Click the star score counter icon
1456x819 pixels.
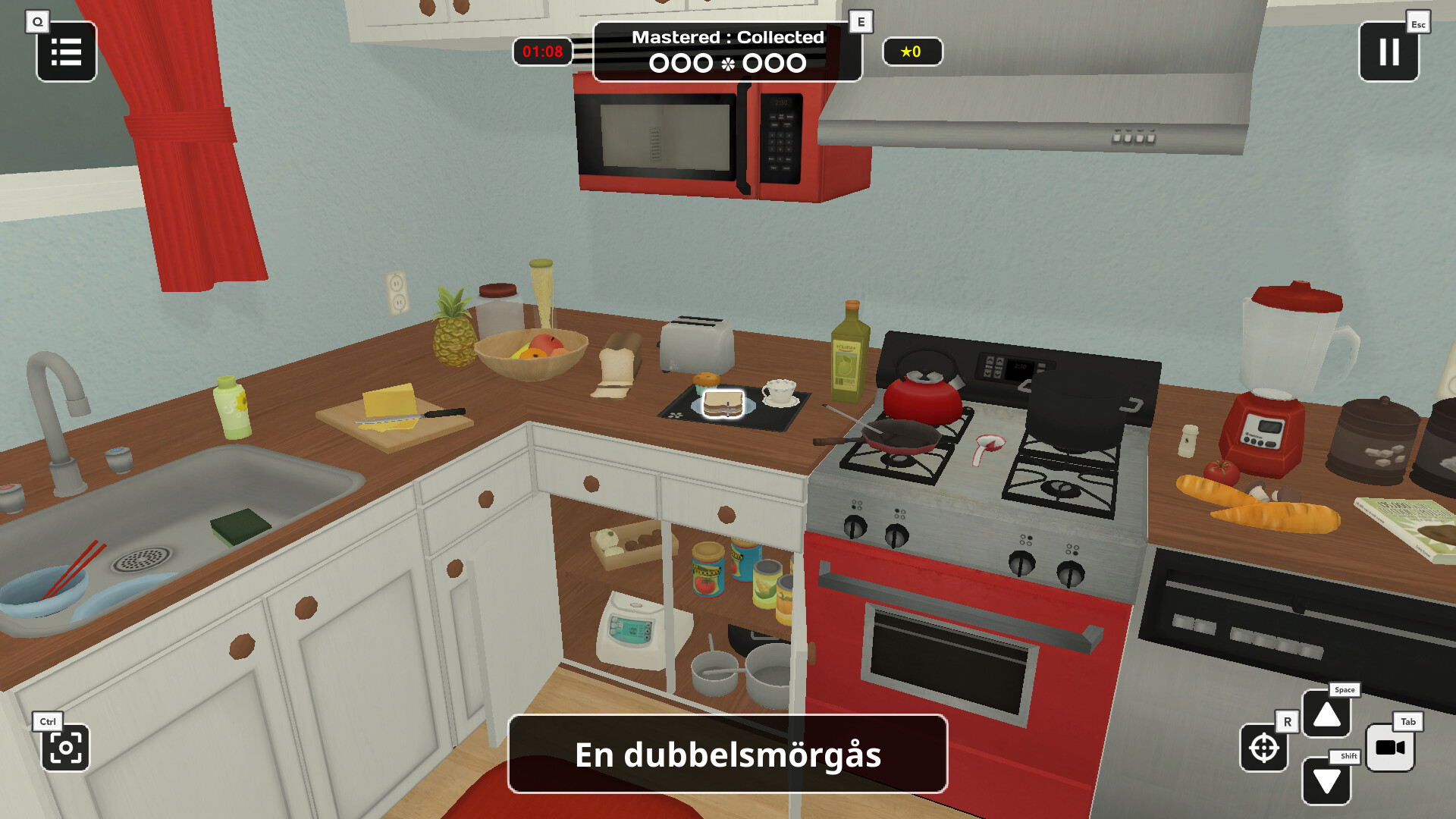coord(912,52)
